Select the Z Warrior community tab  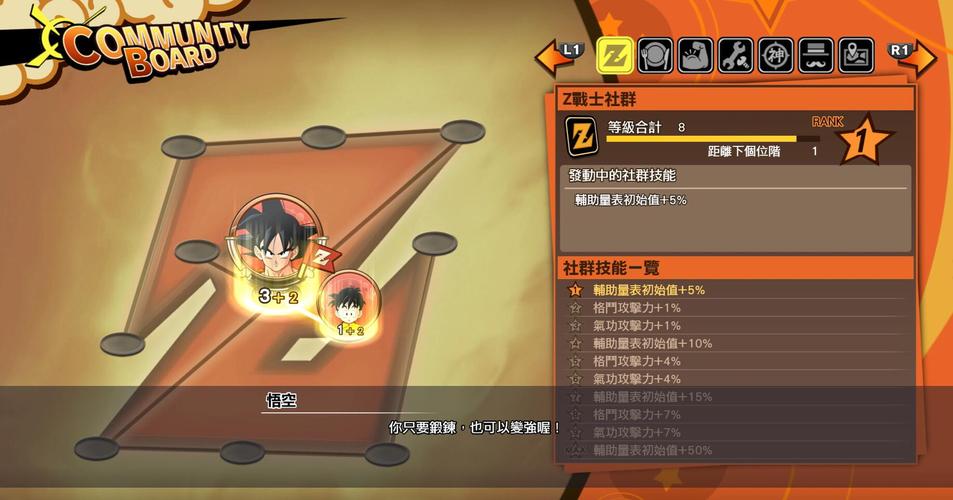tap(615, 55)
